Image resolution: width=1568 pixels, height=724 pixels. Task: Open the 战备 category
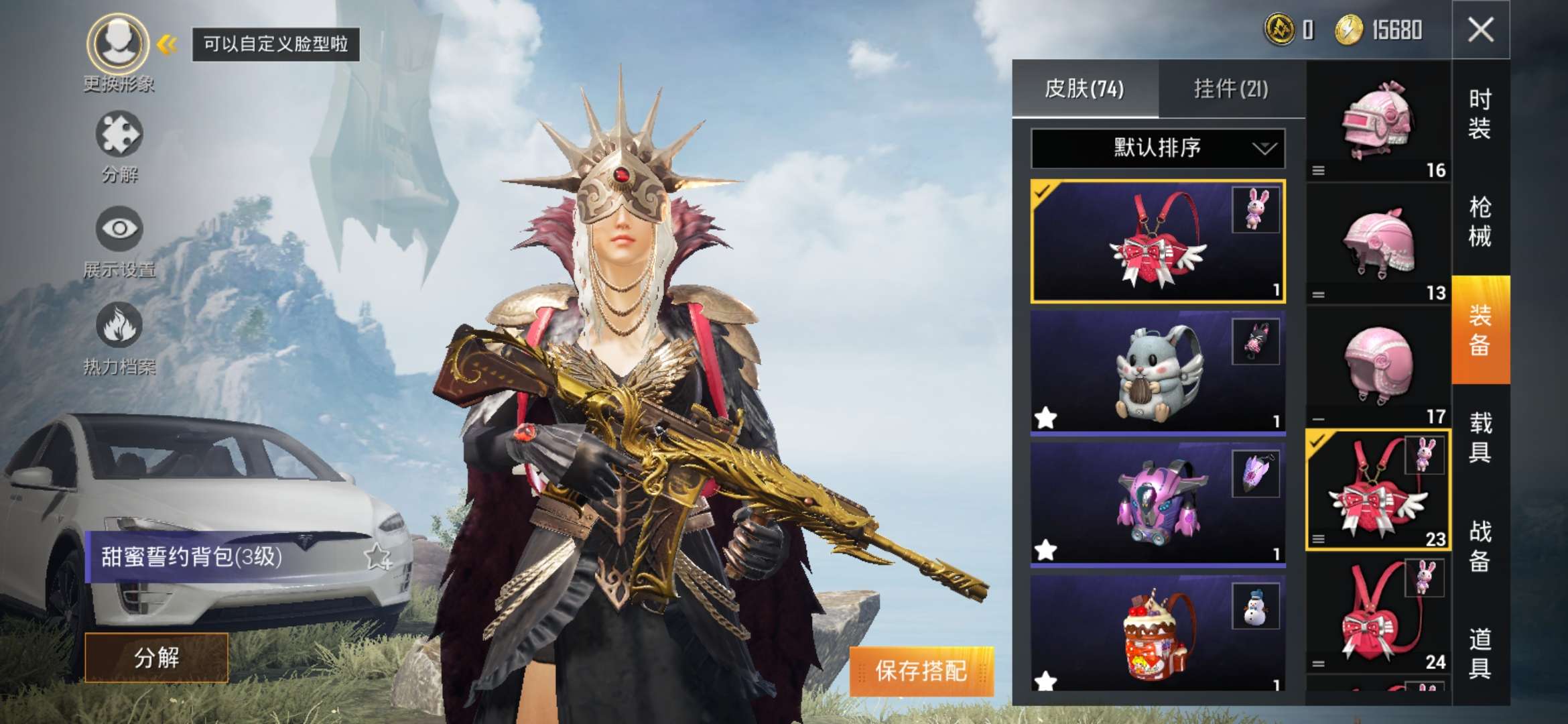pyautogui.click(x=1480, y=546)
